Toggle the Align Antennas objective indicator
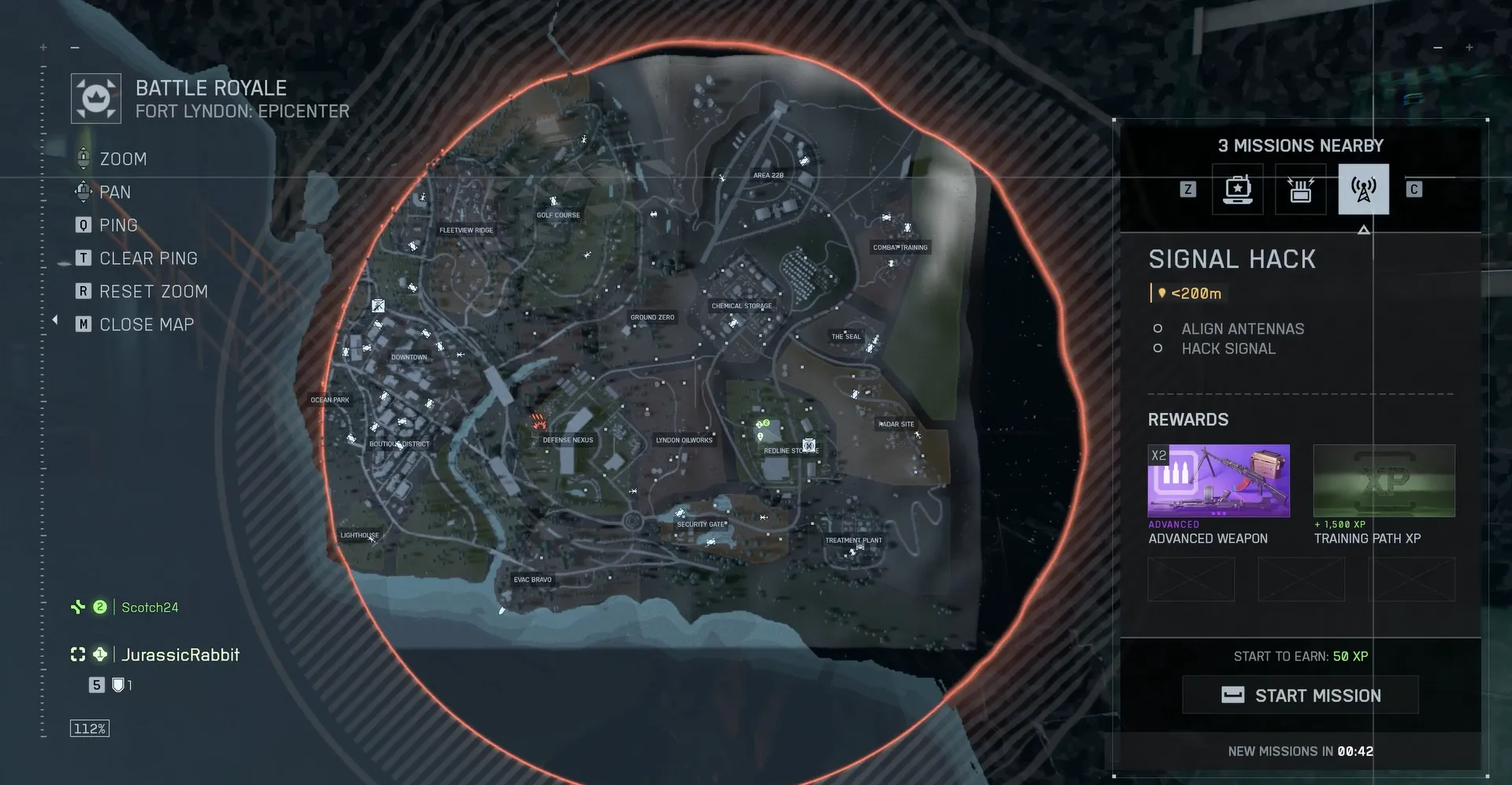Image resolution: width=1512 pixels, height=785 pixels. (x=1158, y=329)
